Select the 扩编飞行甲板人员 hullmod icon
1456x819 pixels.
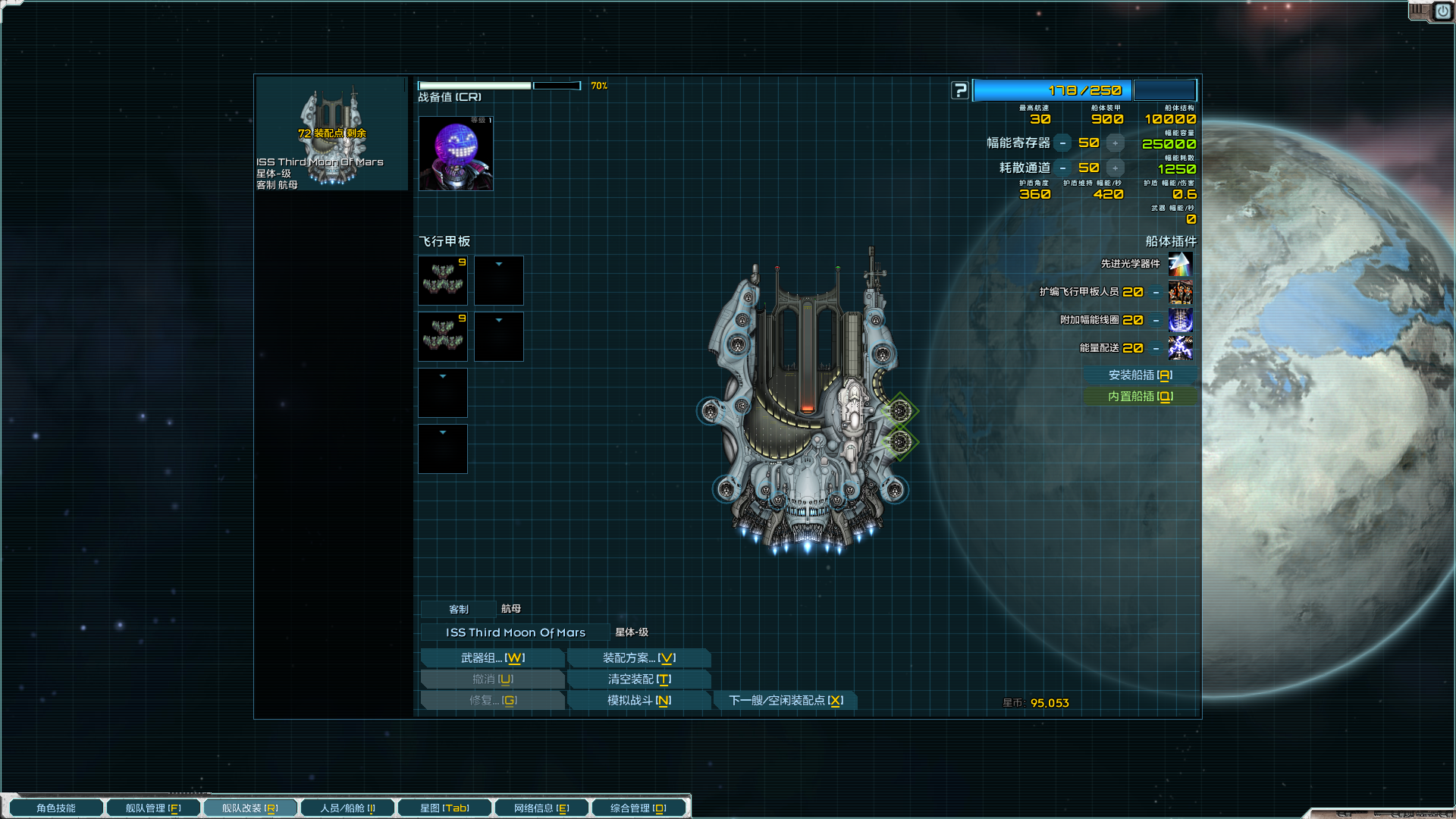point(1181,293)
